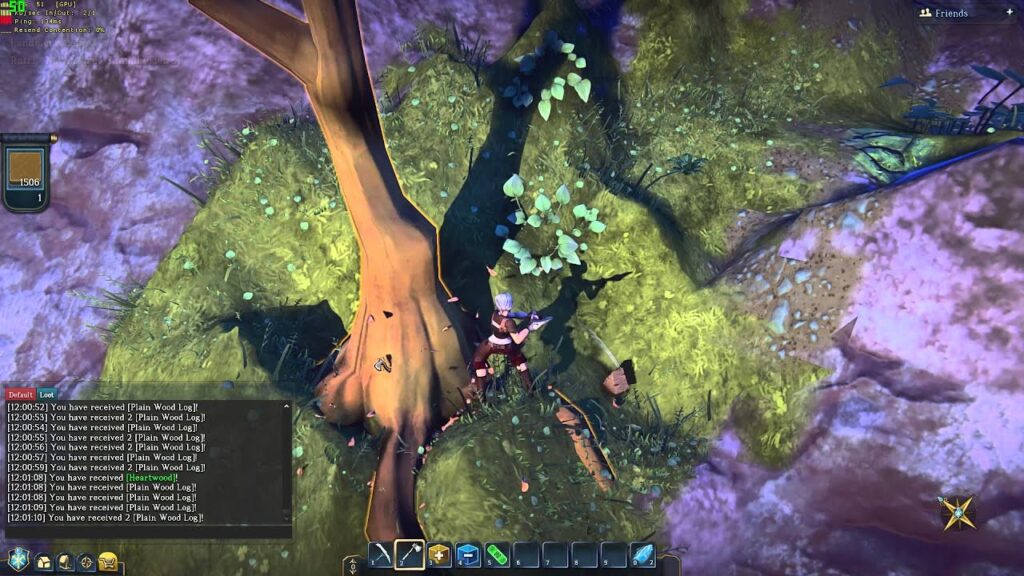Open the shopping cart store

108,562
